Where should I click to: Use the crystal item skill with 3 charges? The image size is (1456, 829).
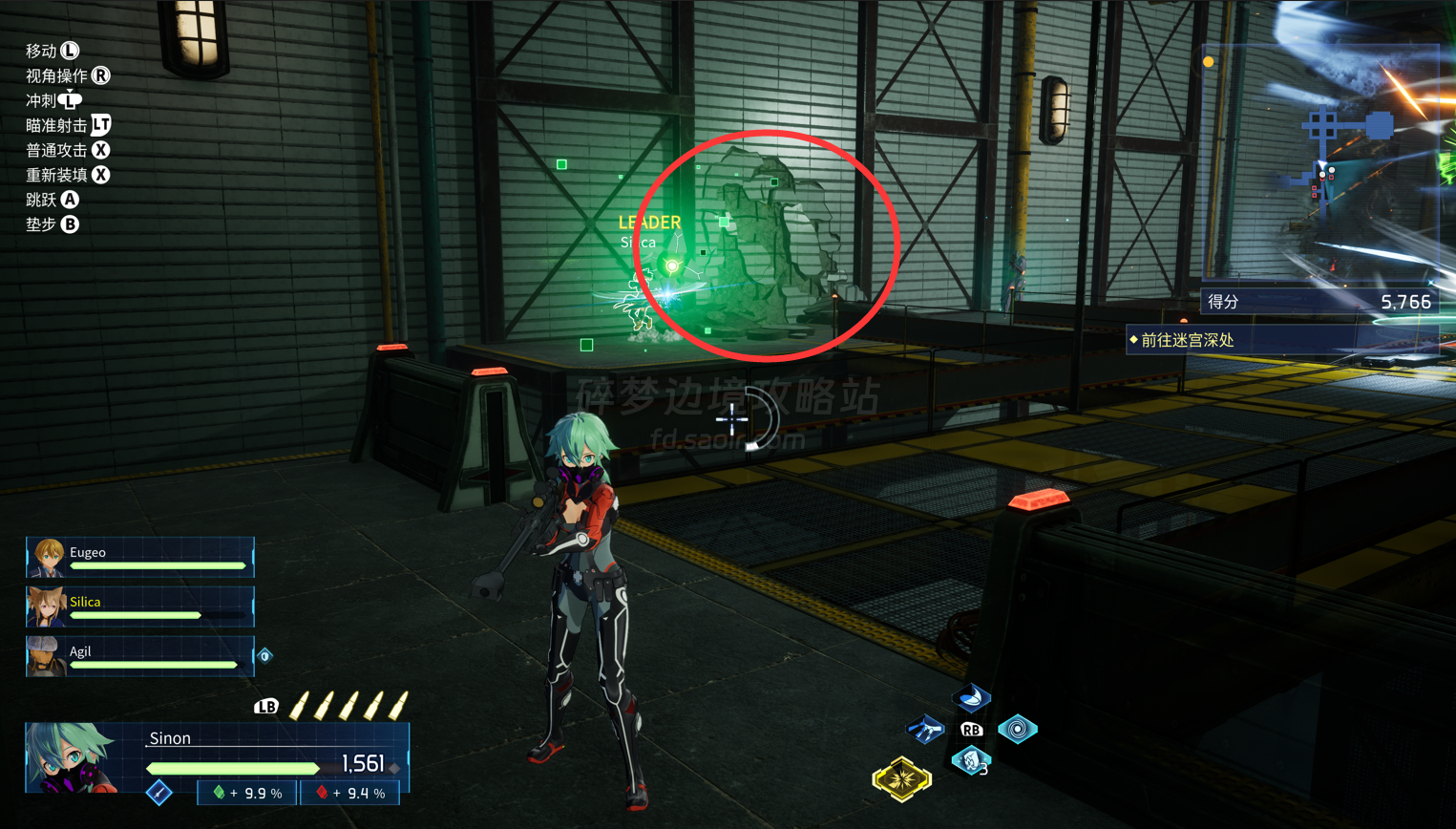click(x=971, y=761)
